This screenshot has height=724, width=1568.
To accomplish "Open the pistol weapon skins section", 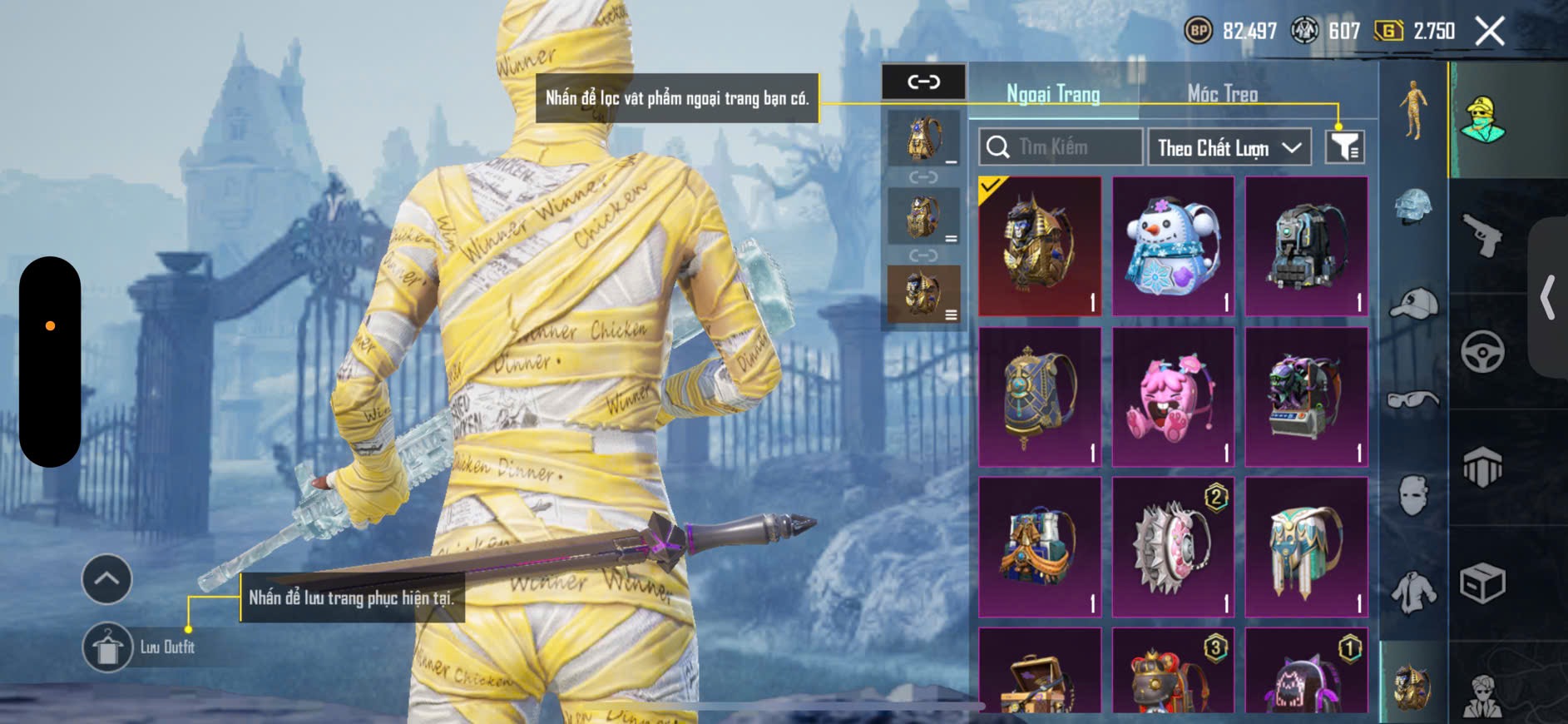I will 1483,235.
